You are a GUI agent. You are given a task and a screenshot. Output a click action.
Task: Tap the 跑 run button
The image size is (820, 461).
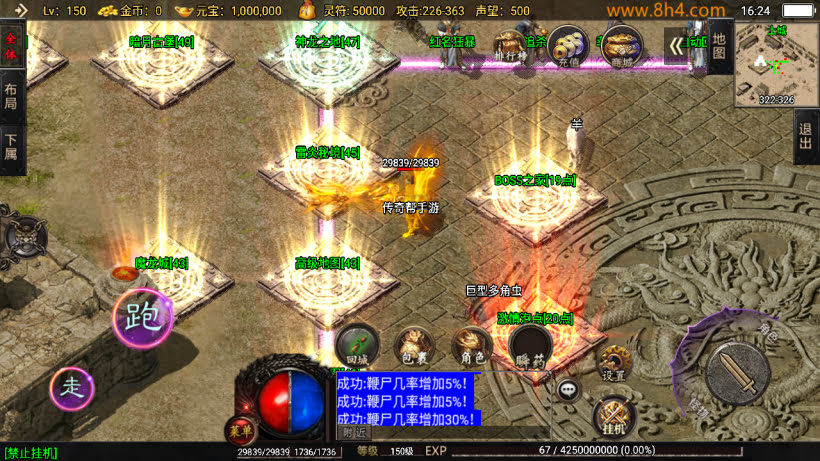point(141,317)
